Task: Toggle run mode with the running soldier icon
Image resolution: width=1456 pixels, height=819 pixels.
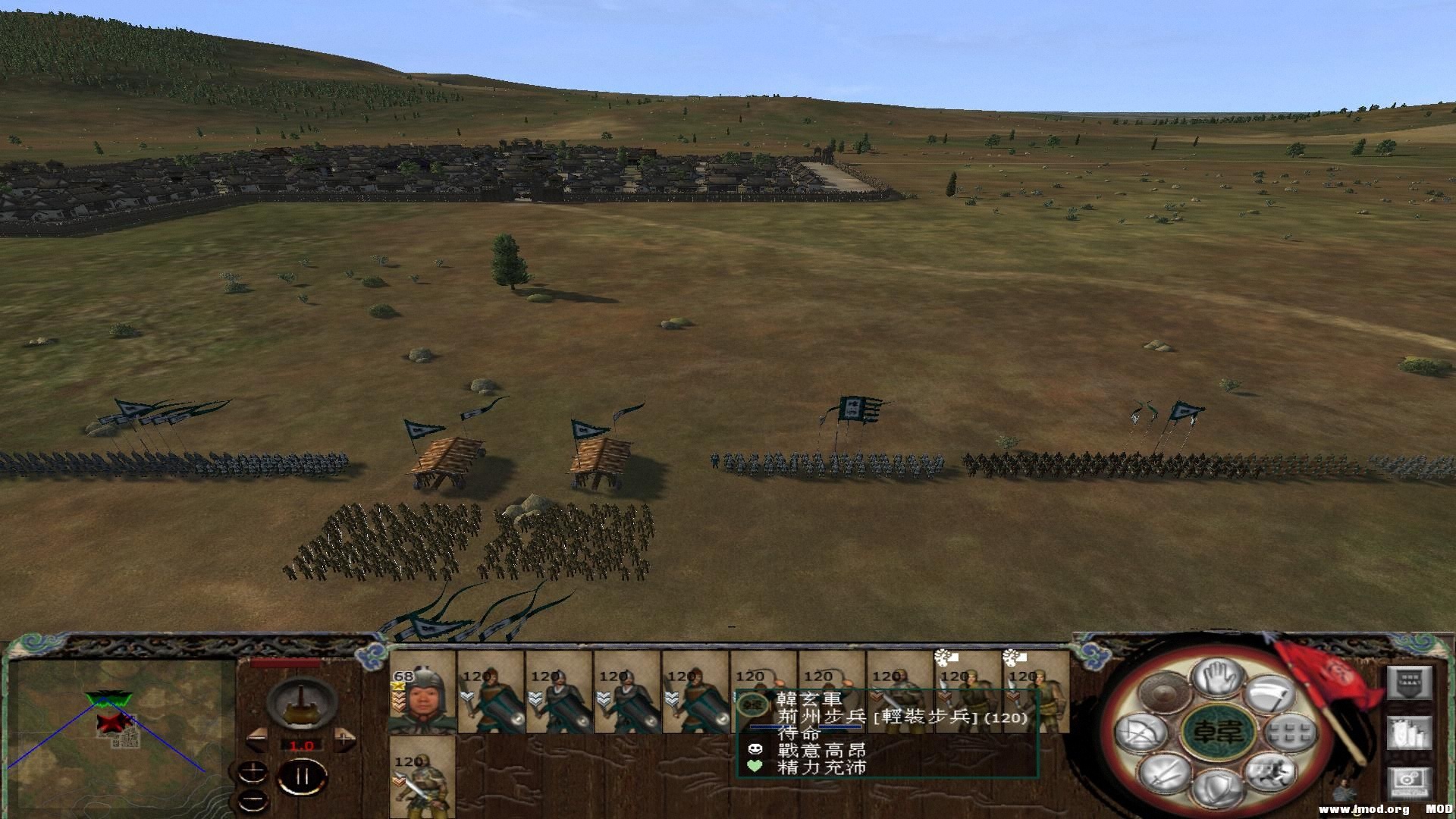Action: pyautogui.click(x=1272, y=773)
